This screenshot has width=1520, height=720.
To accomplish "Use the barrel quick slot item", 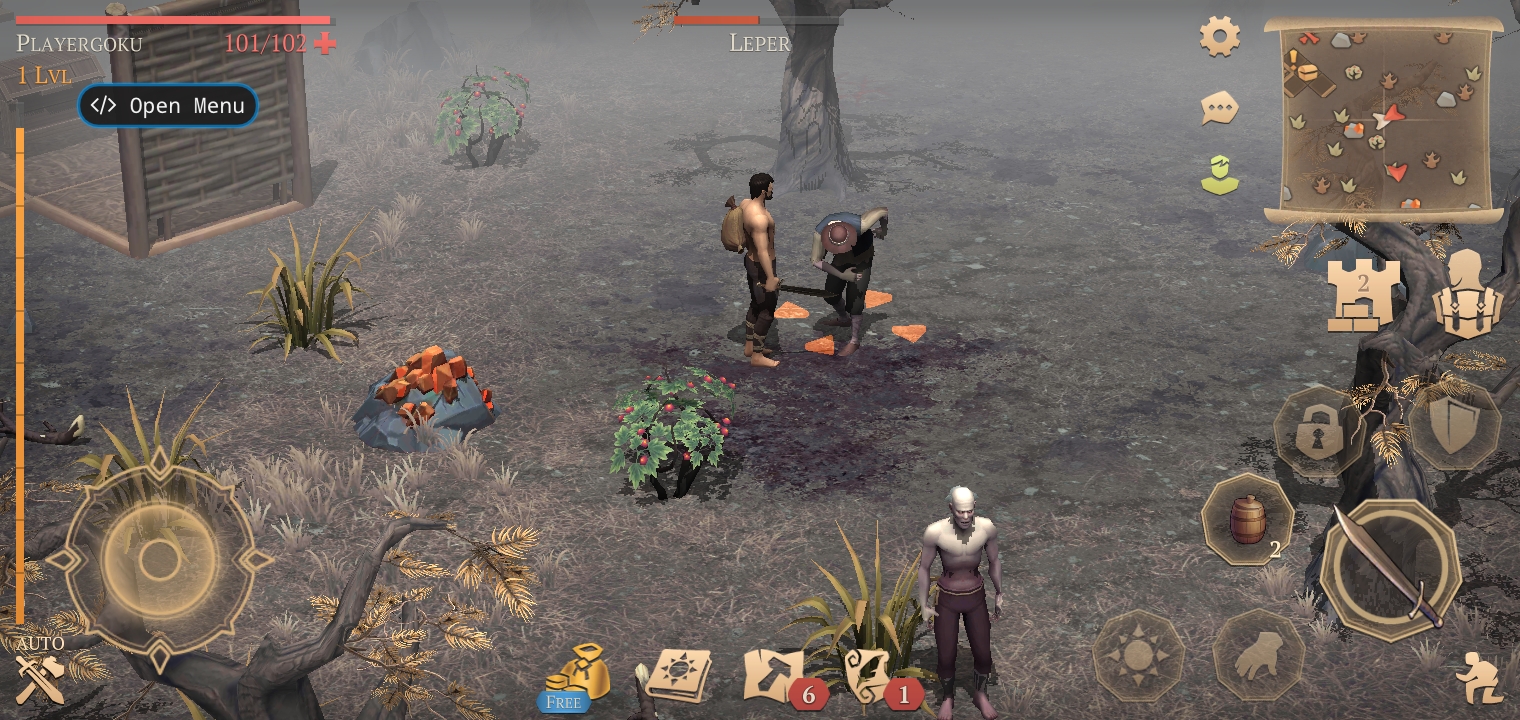I will point(1247,520).
